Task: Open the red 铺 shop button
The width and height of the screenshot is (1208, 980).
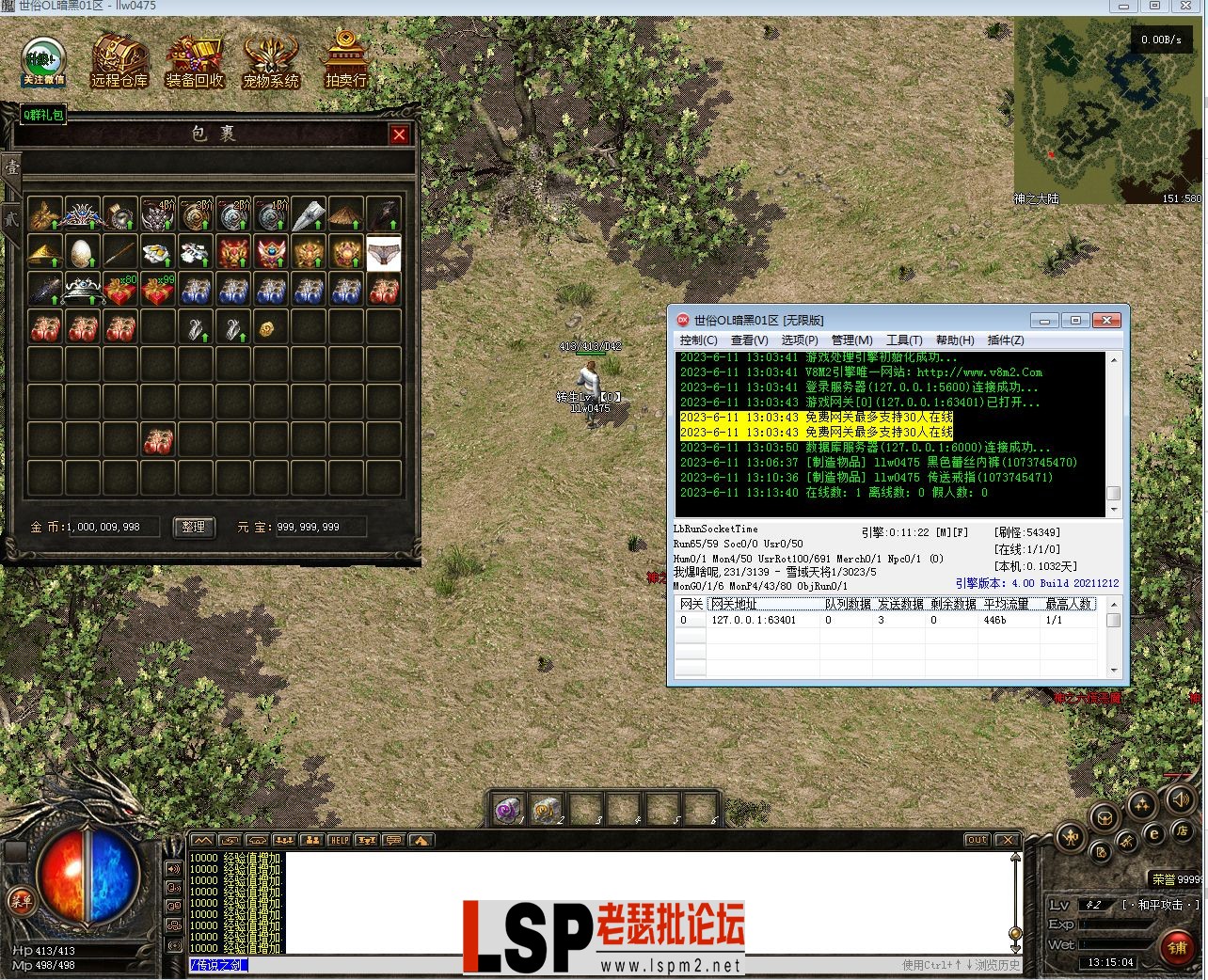Action: (1176, 947)
